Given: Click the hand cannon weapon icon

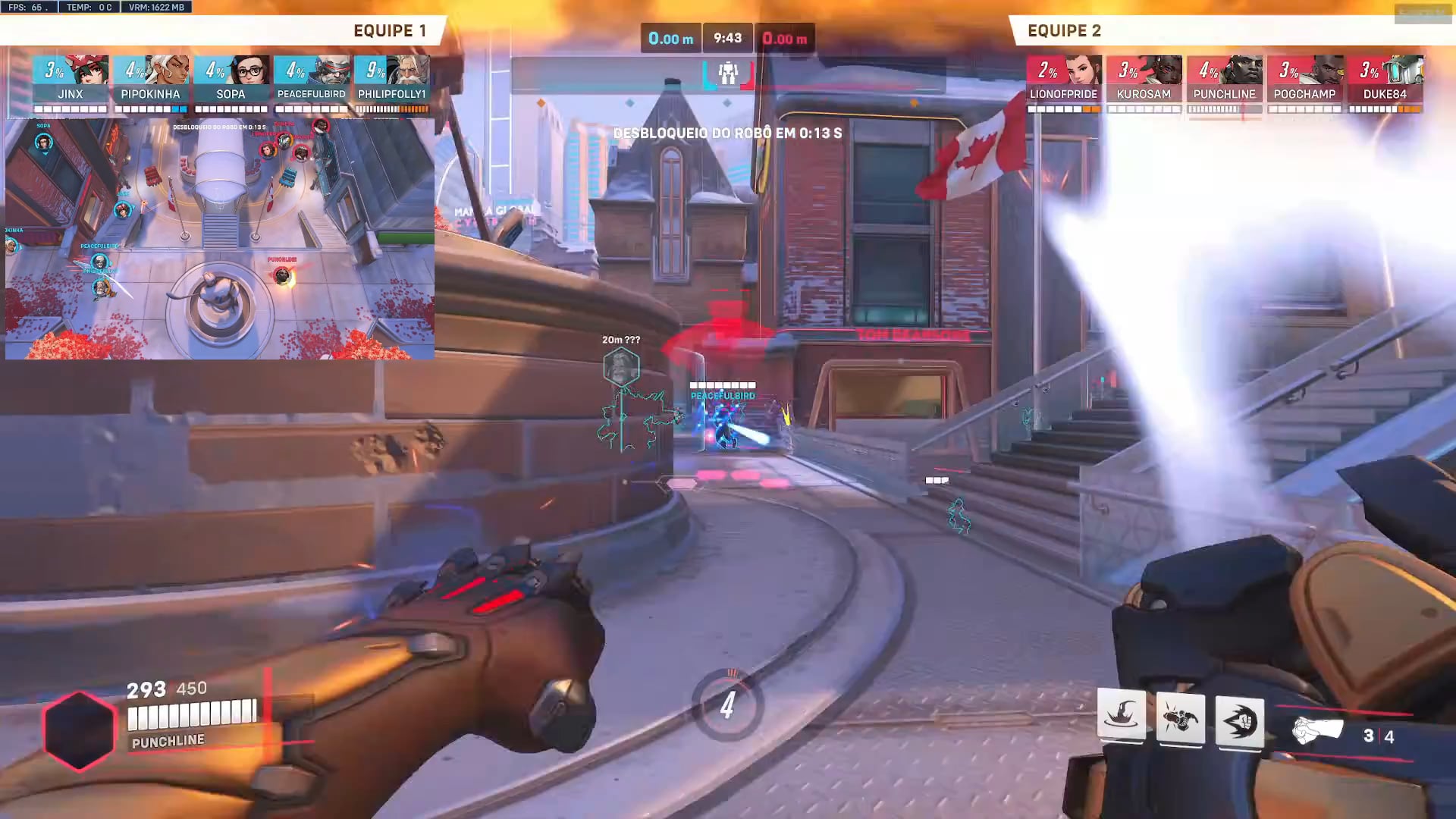Looking at the screenshot, I should [1317, 731].
